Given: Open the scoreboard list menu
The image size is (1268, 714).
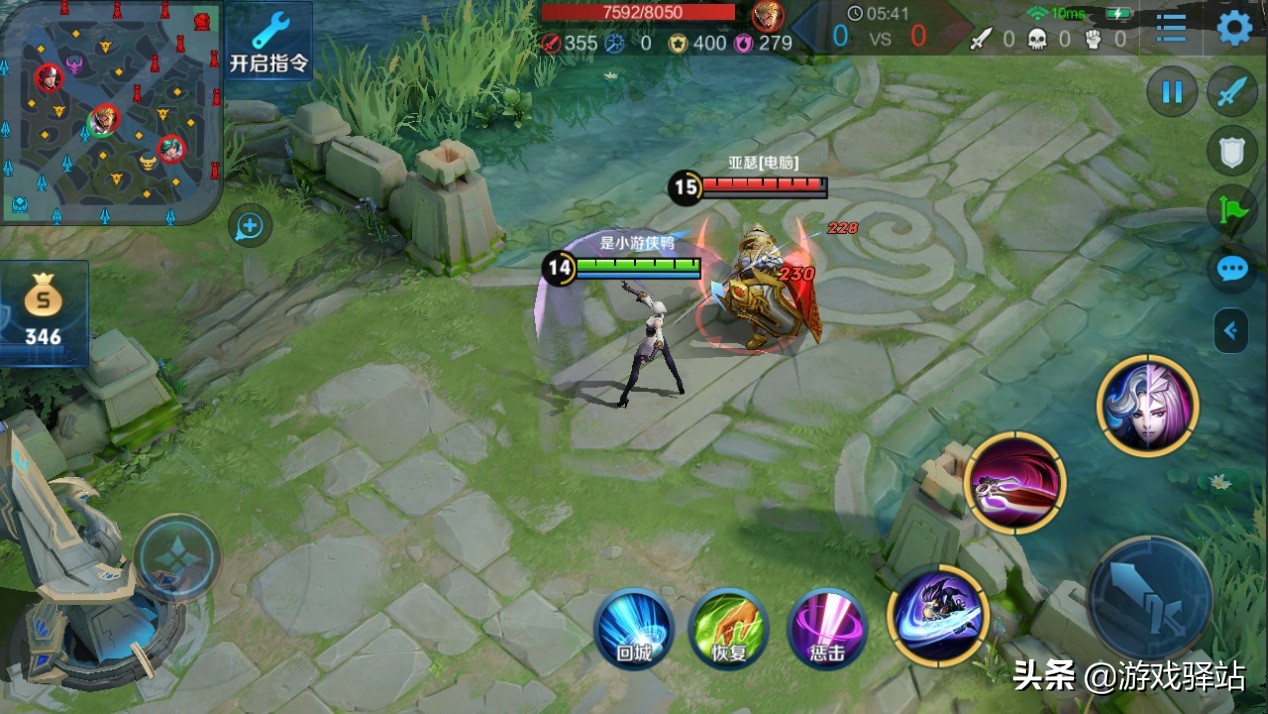Looking at the screenshot, I should [1171, 28].
